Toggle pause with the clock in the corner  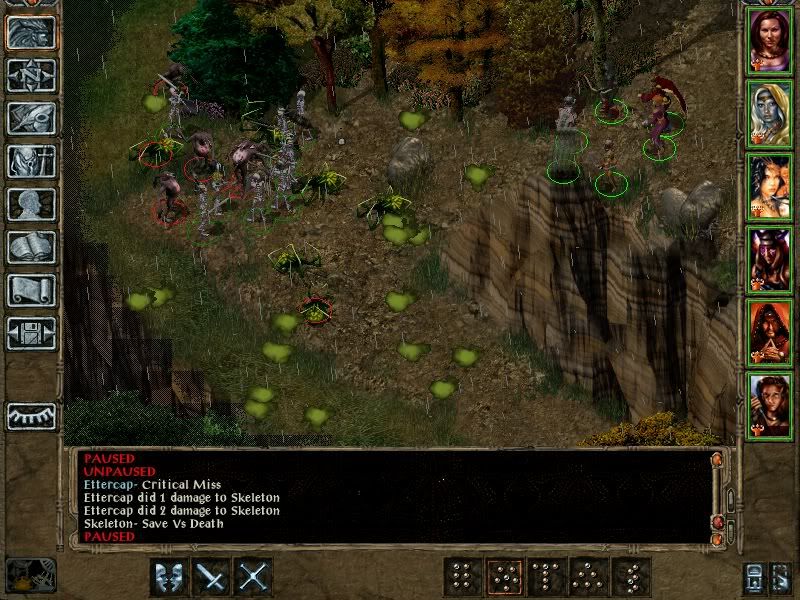(30, 574)
